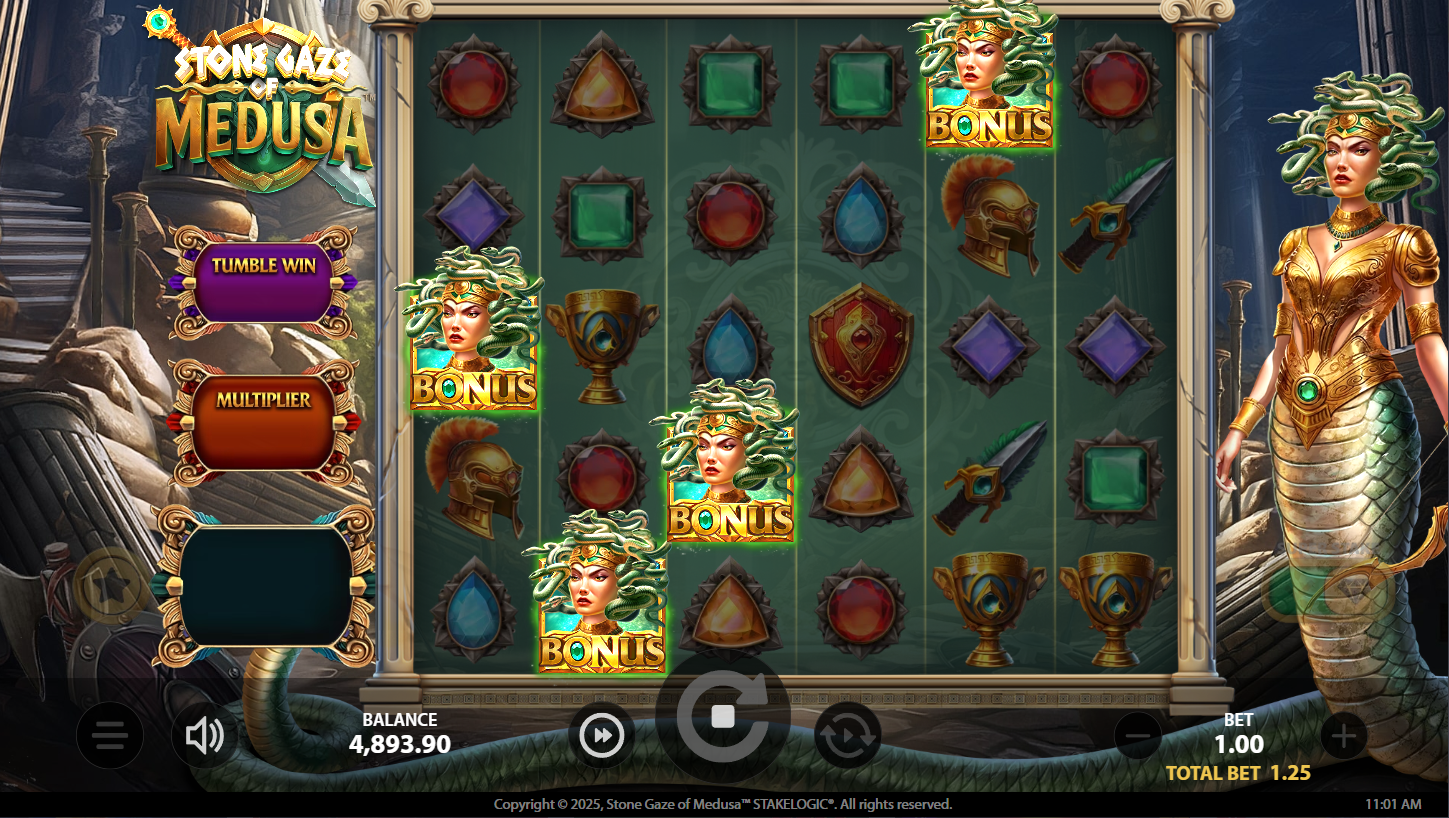Stop the spin with the center button

[723, 716]
